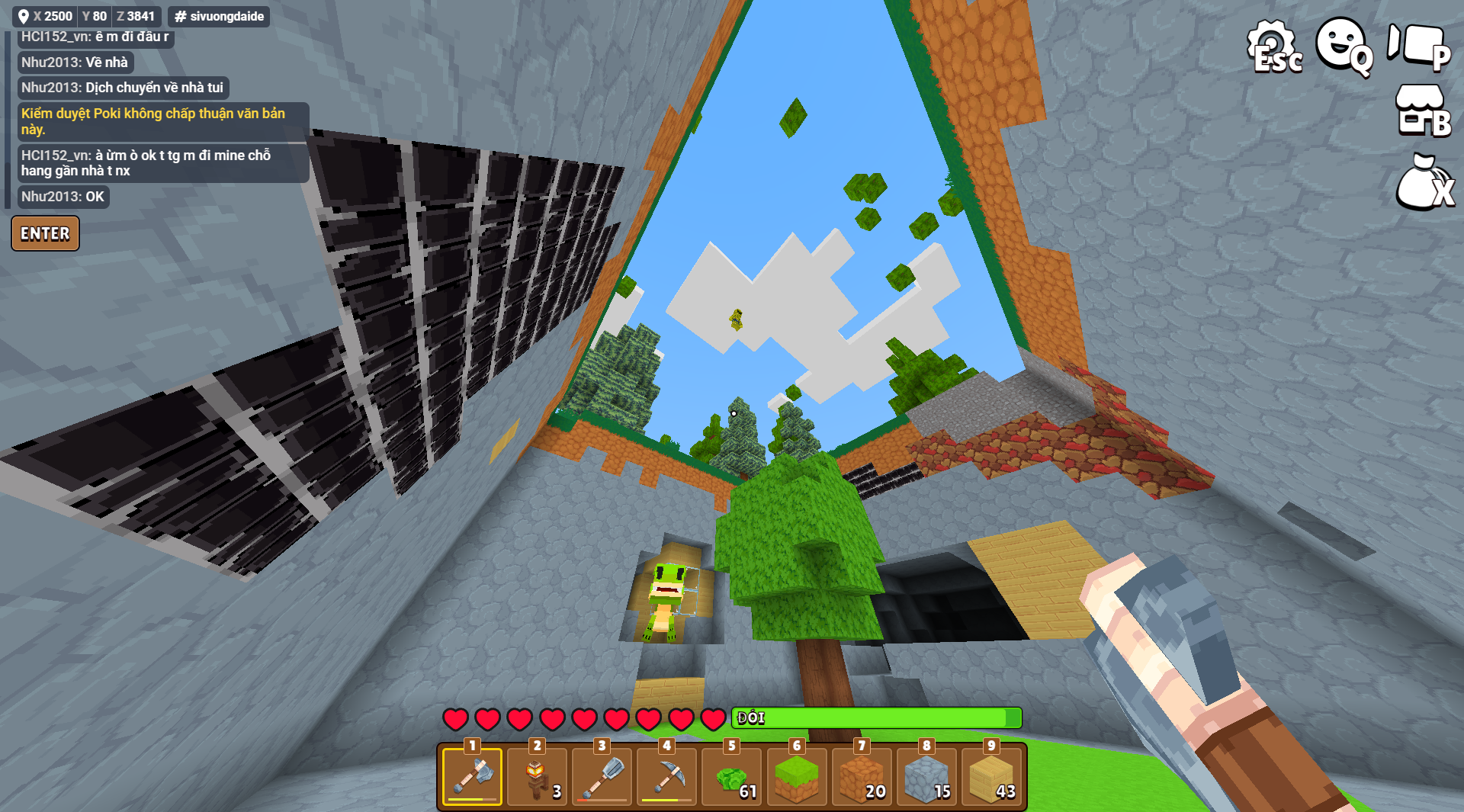This screenshot has width=1464, height=812.
Task: Select the dirt block stack of 20
Action: point(862,776)
